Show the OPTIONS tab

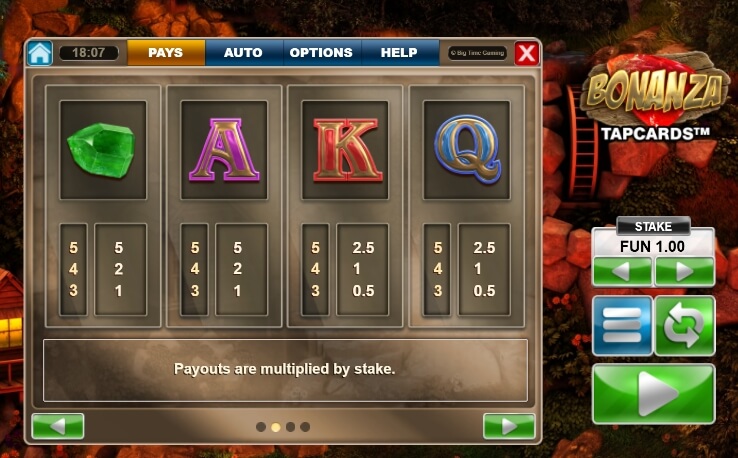[x=321, y=53]
